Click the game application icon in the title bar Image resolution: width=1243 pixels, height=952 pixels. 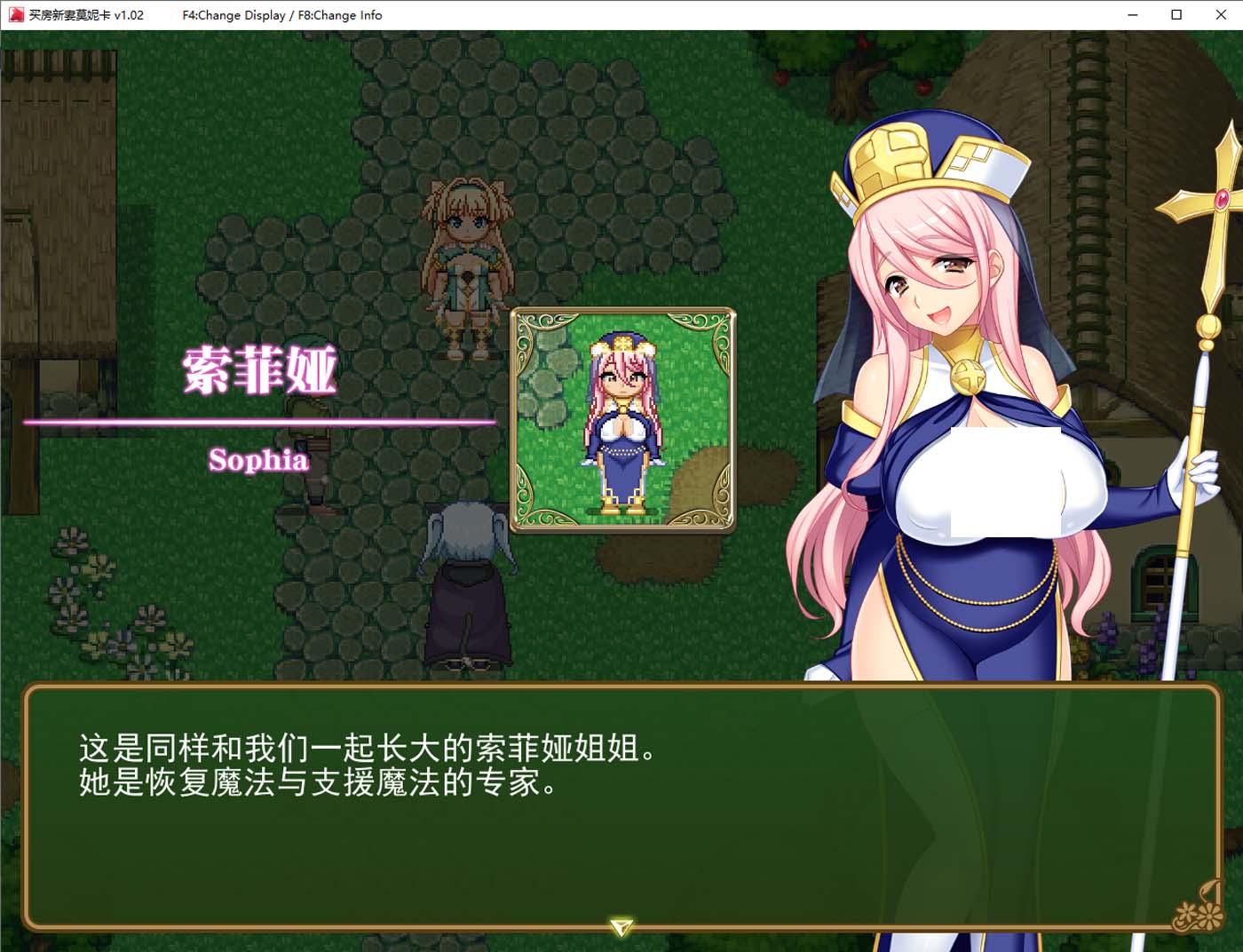pyautogui.click(x=14, y=14)
